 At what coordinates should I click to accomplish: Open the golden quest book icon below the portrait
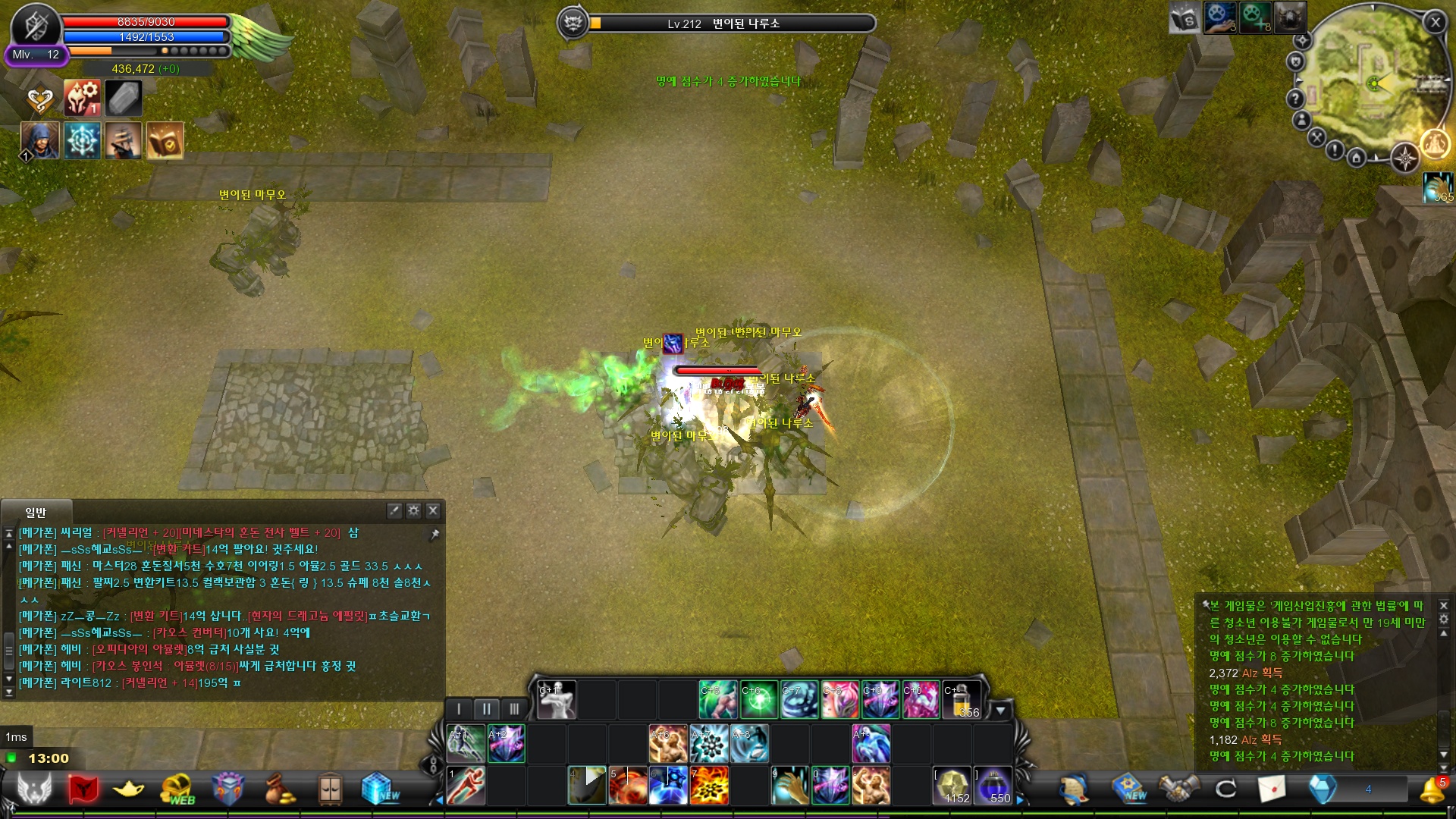[165, 141]
